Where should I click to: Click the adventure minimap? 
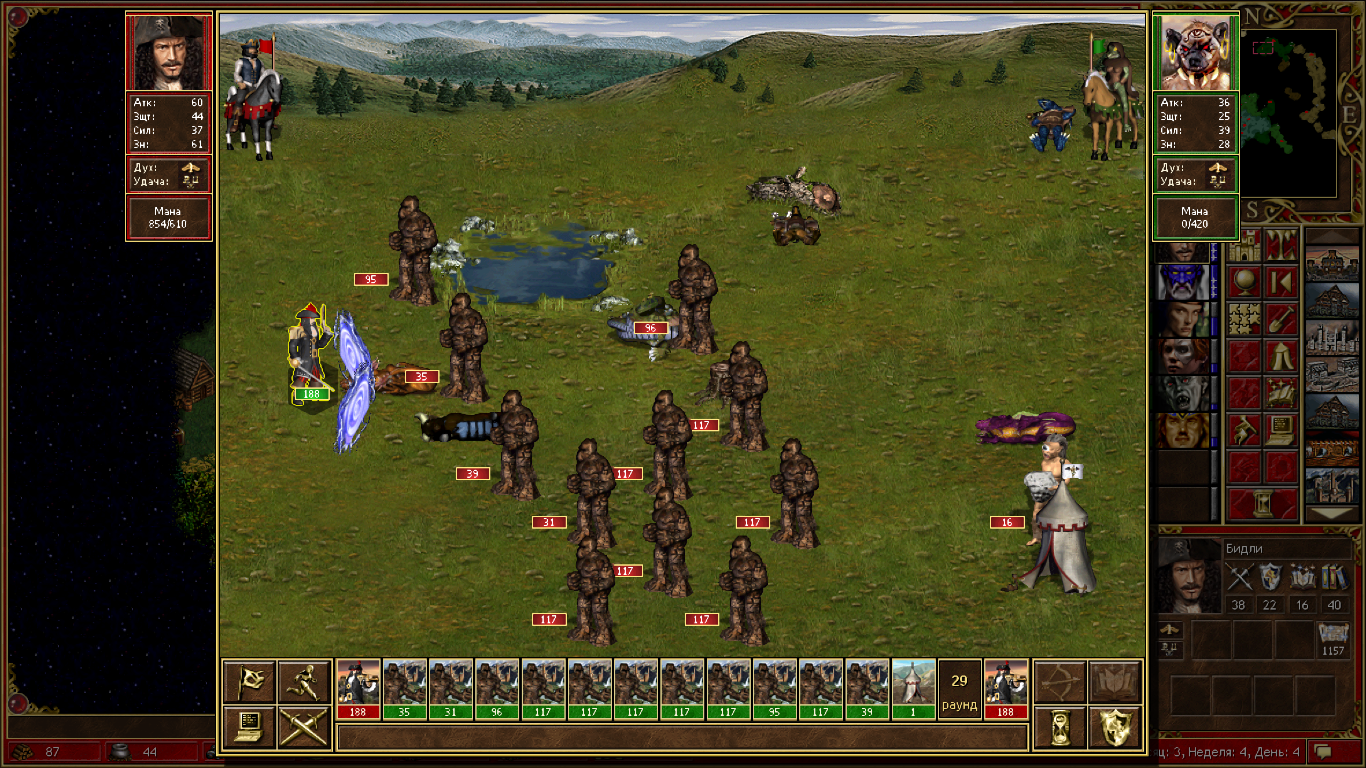click(x=1289, y=110)
